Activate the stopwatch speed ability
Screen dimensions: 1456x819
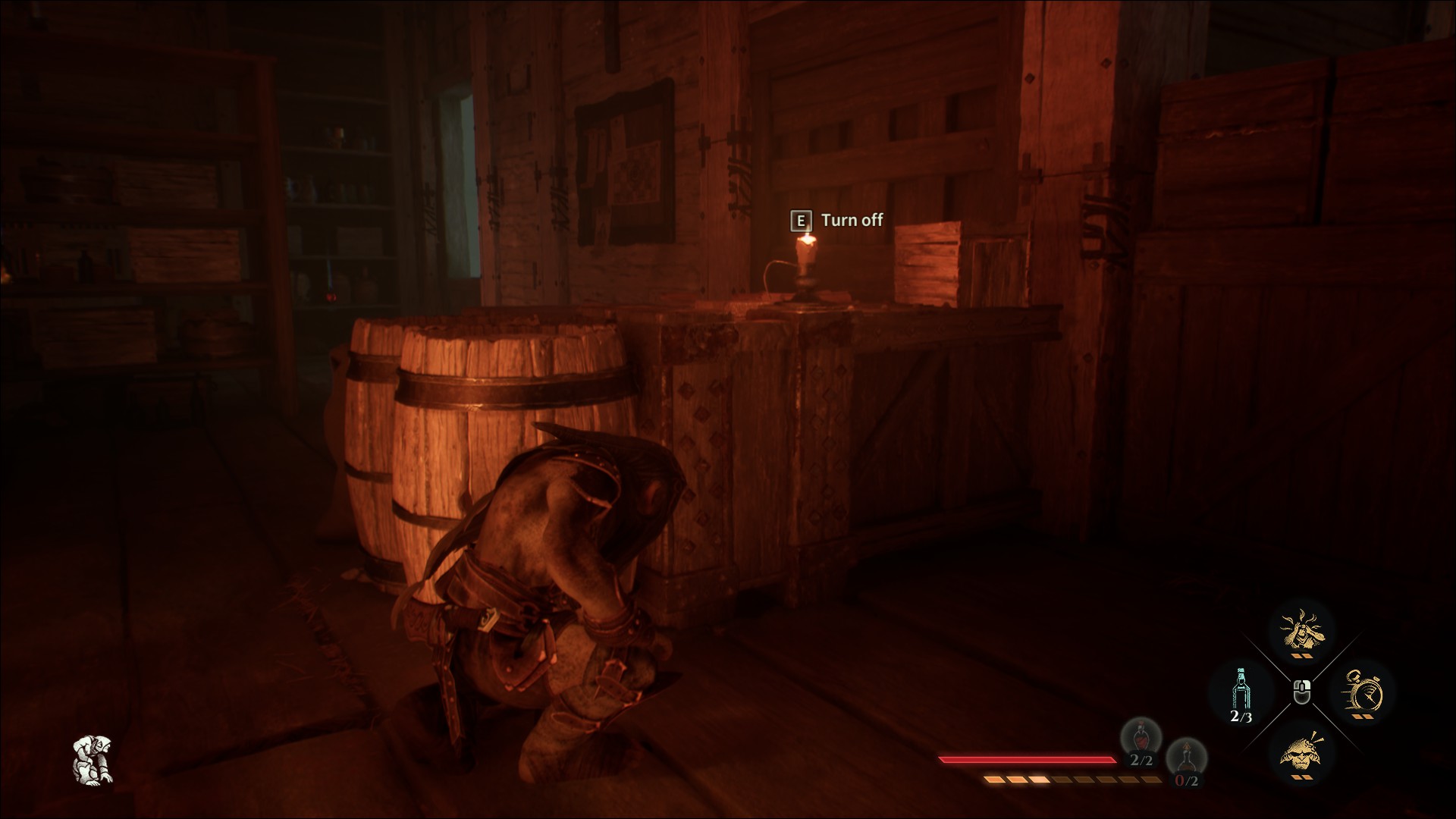point(1362,692)
